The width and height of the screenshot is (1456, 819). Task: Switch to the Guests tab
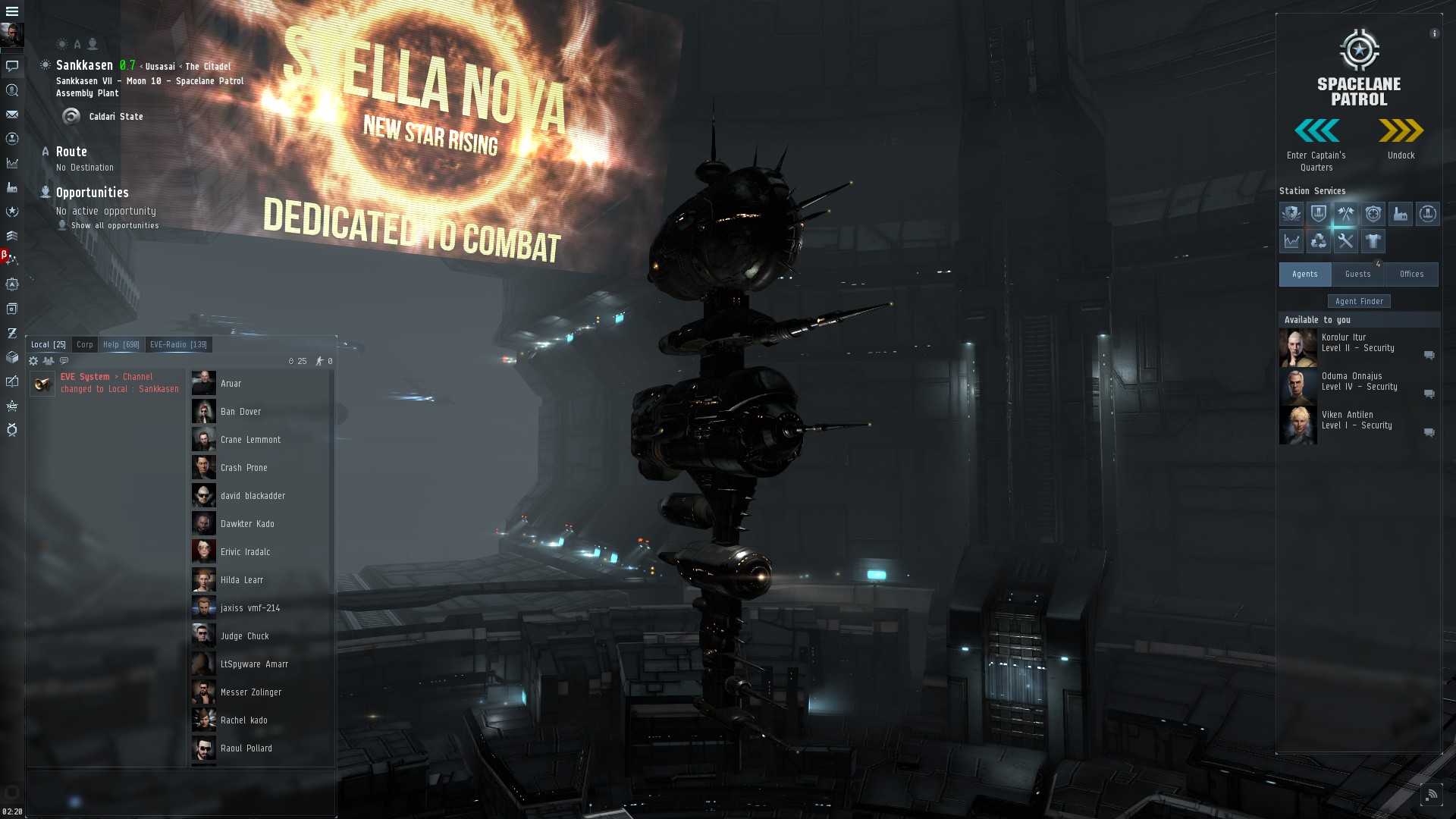pos(1357,274)
